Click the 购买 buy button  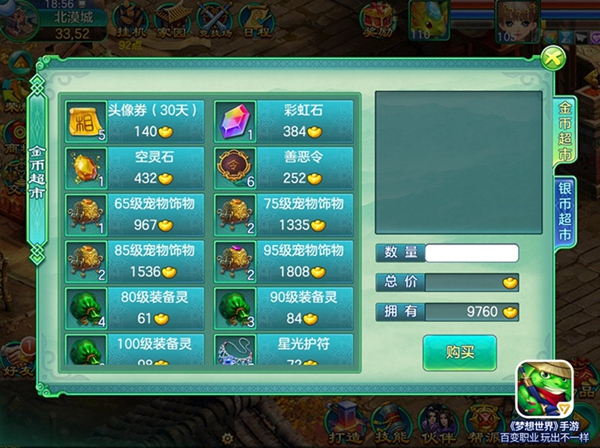(x=459, y=352)
